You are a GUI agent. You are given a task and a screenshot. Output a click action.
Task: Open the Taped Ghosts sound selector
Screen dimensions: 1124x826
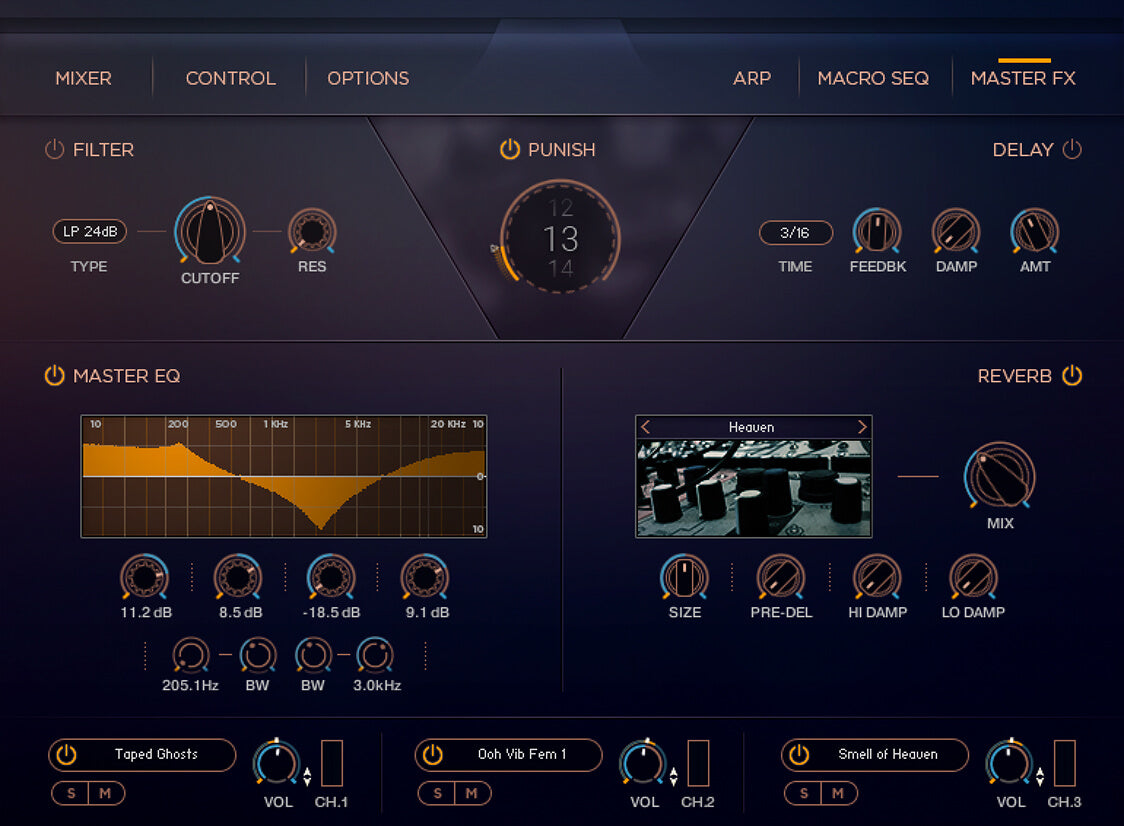156,755
